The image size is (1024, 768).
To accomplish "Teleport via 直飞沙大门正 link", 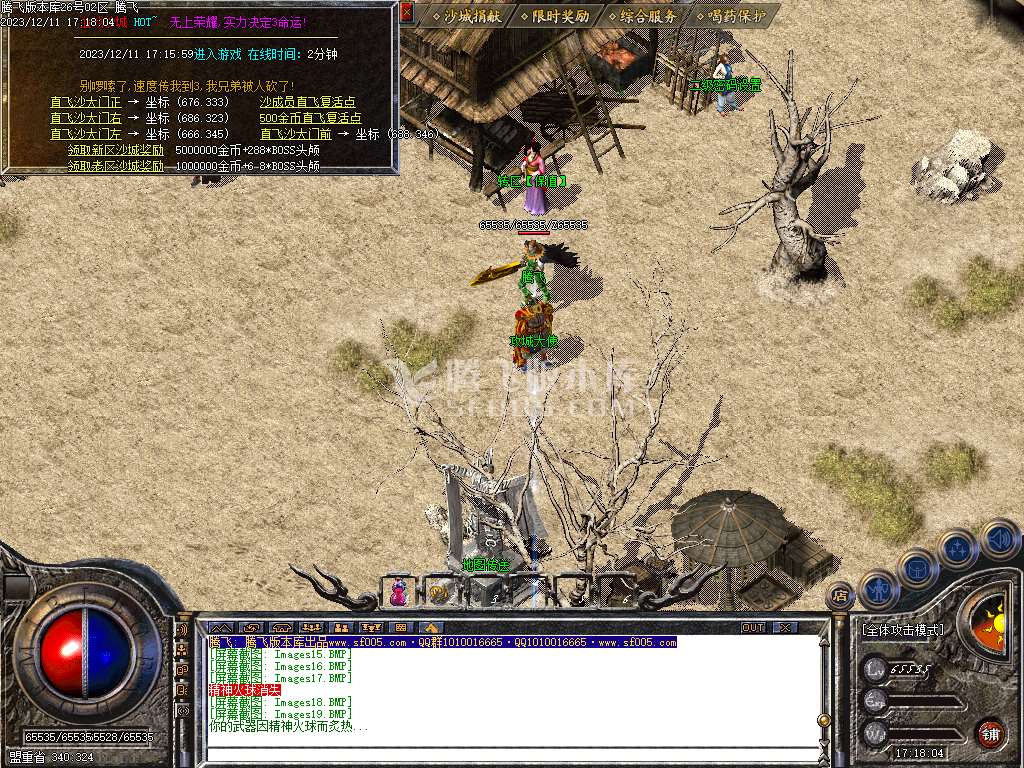I will tap(86, 102).
